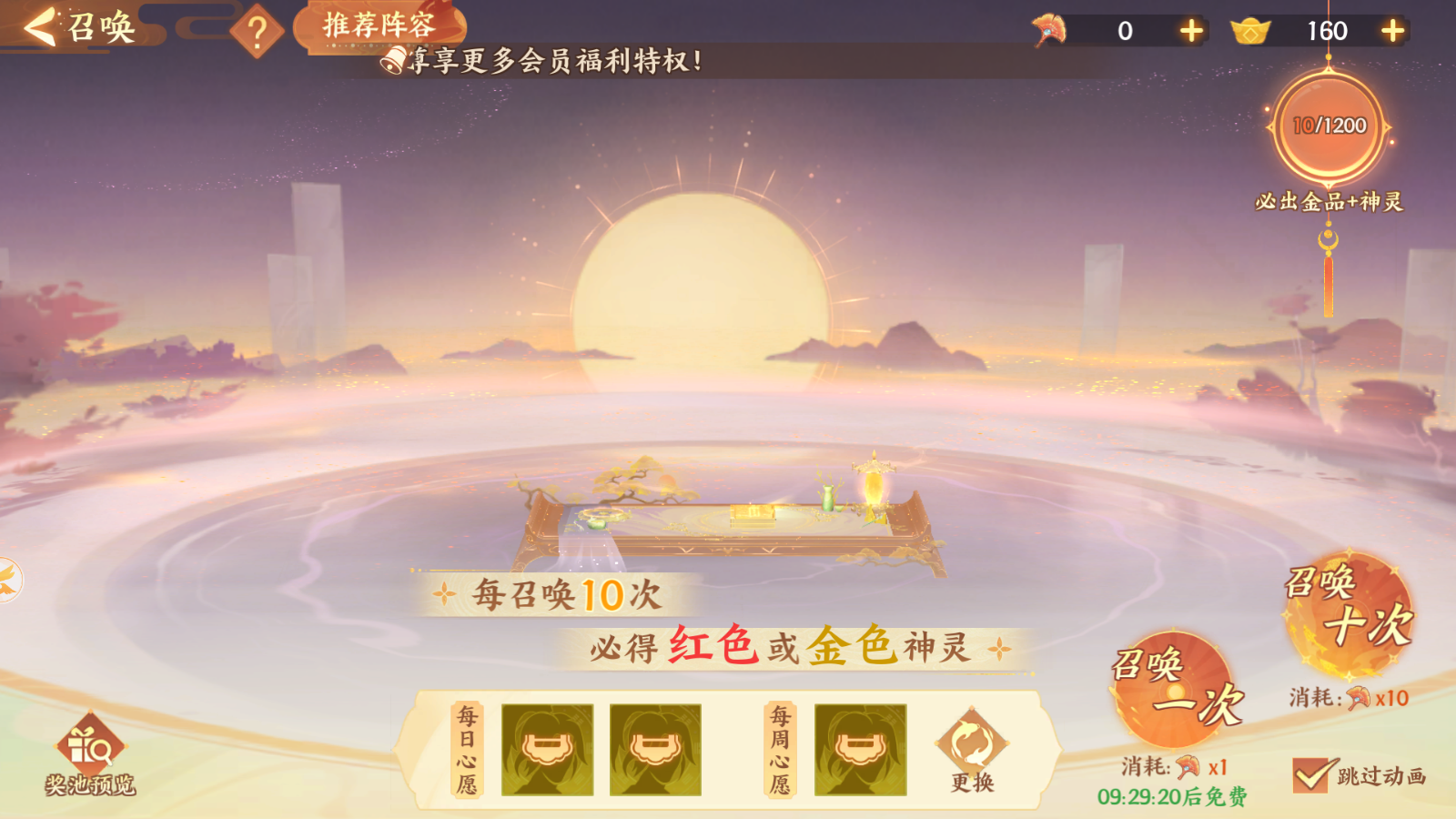This screenshot has width=1456, height=819.
Task: Toggle the 跳过动画 skip animation checkbox
Action: (1310, 775)
